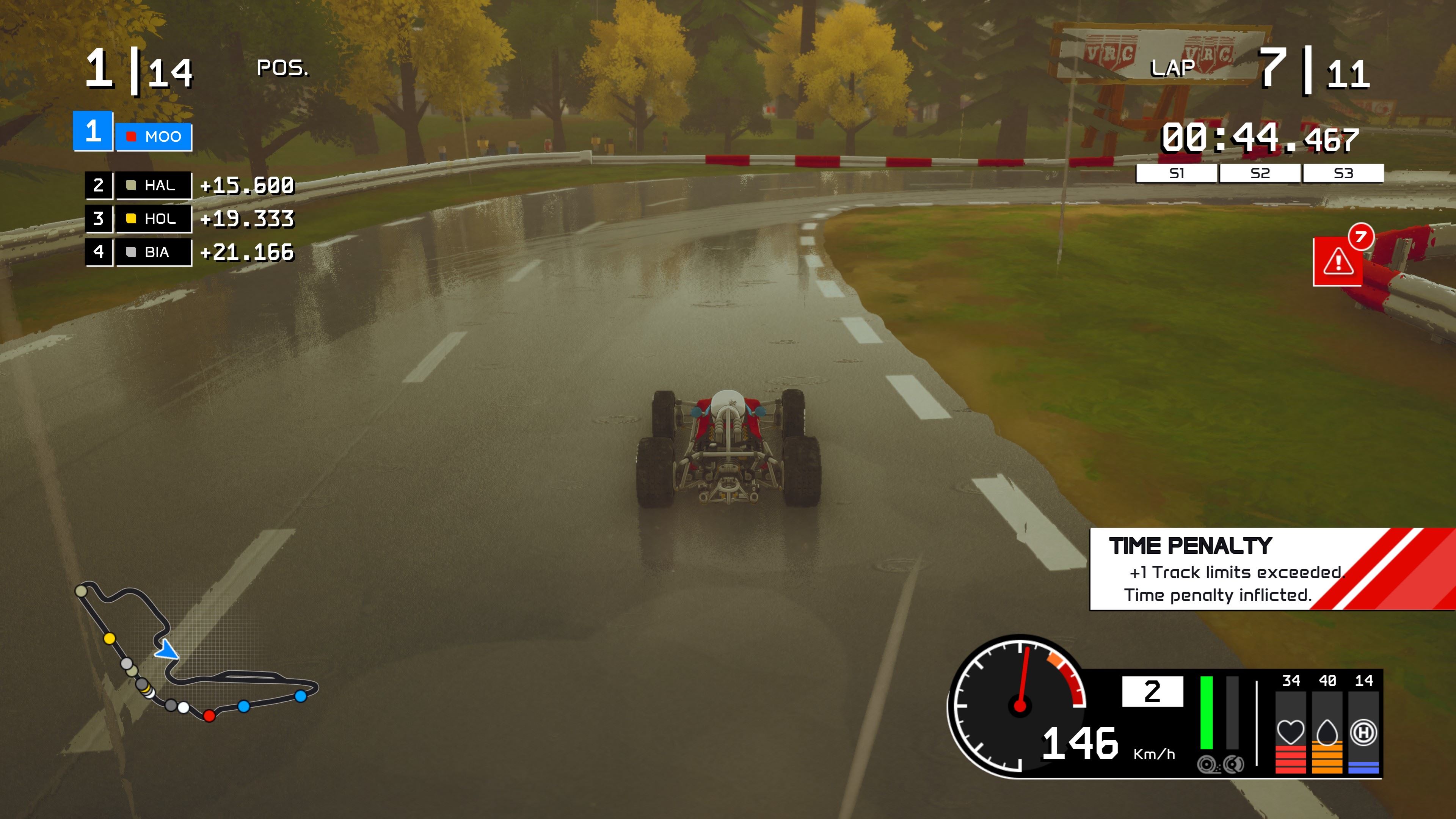Click the red warning triangle icon
Image resolution: width=1456 pixels, height=819 pixels.
[x=1337, y=262]
